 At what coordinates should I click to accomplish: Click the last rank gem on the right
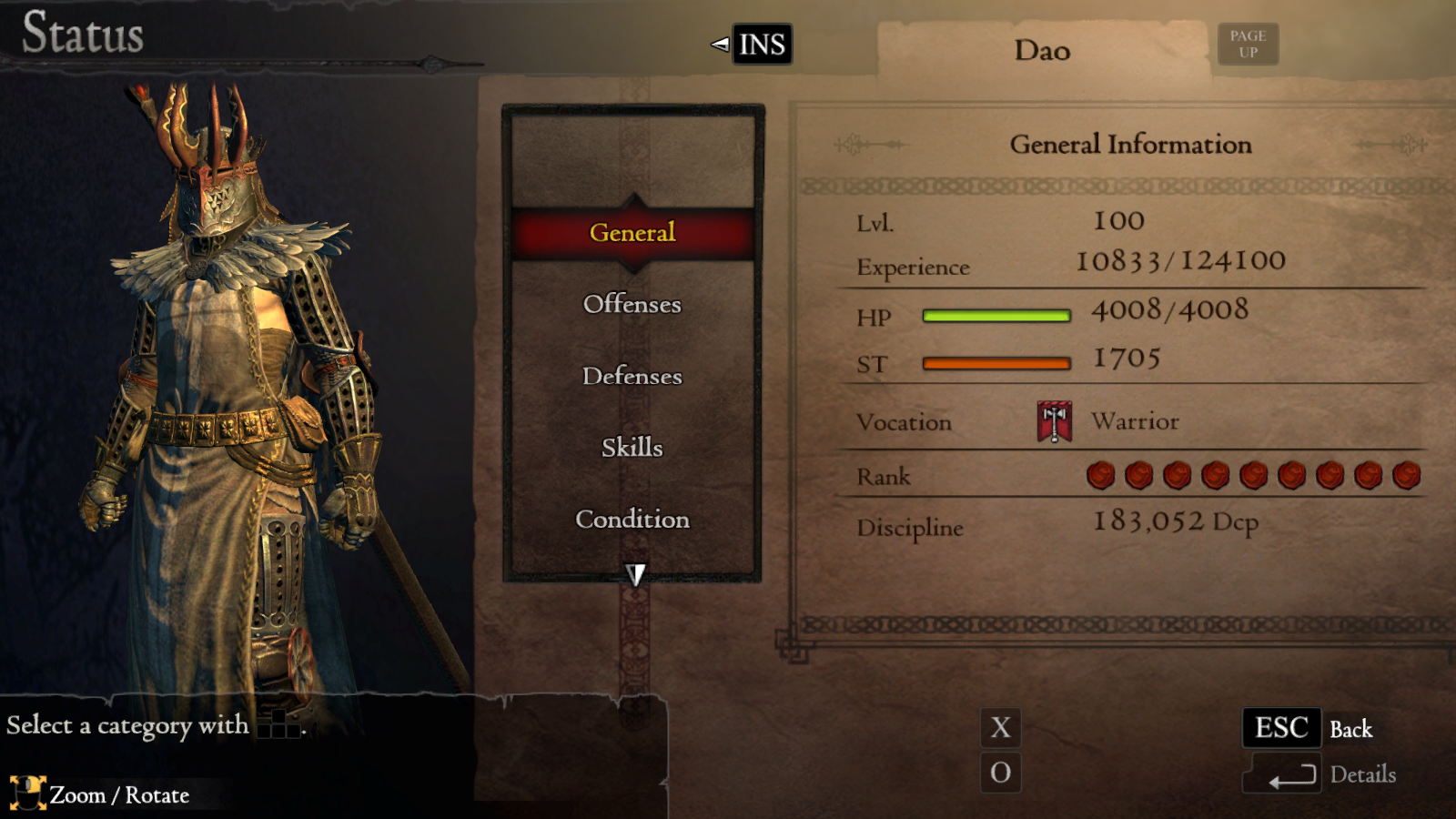(x=1406, y=475)
